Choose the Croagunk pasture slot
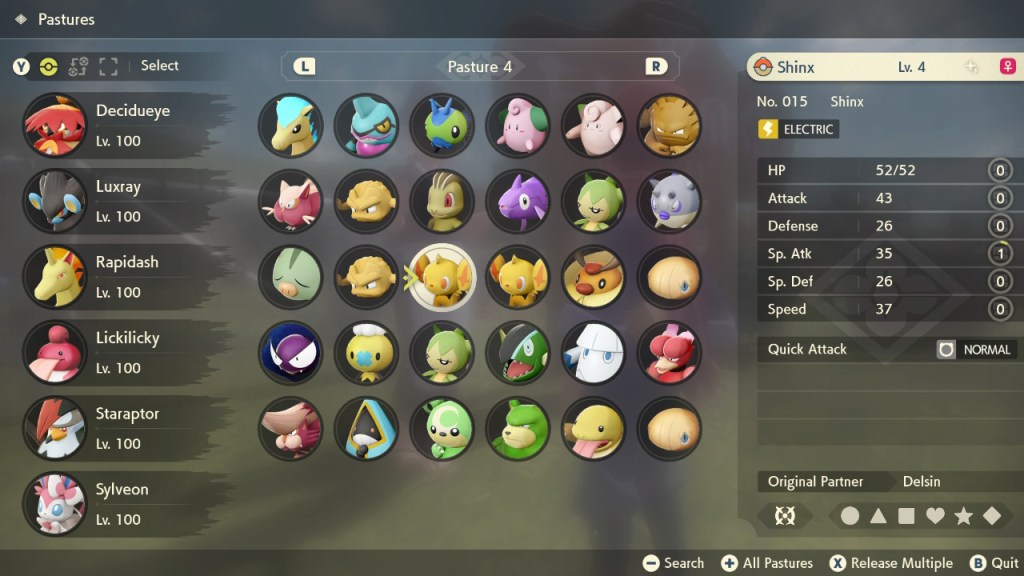Screen dimensions: 1024x576 click(366, 125)
